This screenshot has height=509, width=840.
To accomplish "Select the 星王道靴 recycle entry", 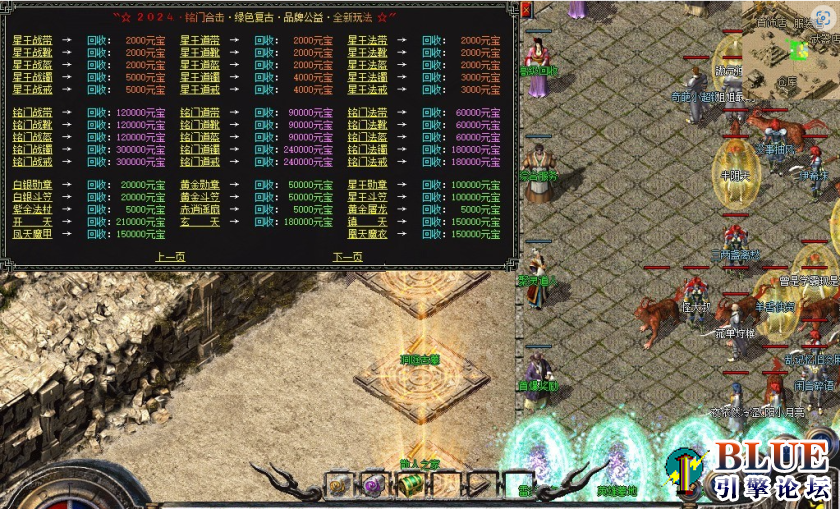I will [199, 52].
